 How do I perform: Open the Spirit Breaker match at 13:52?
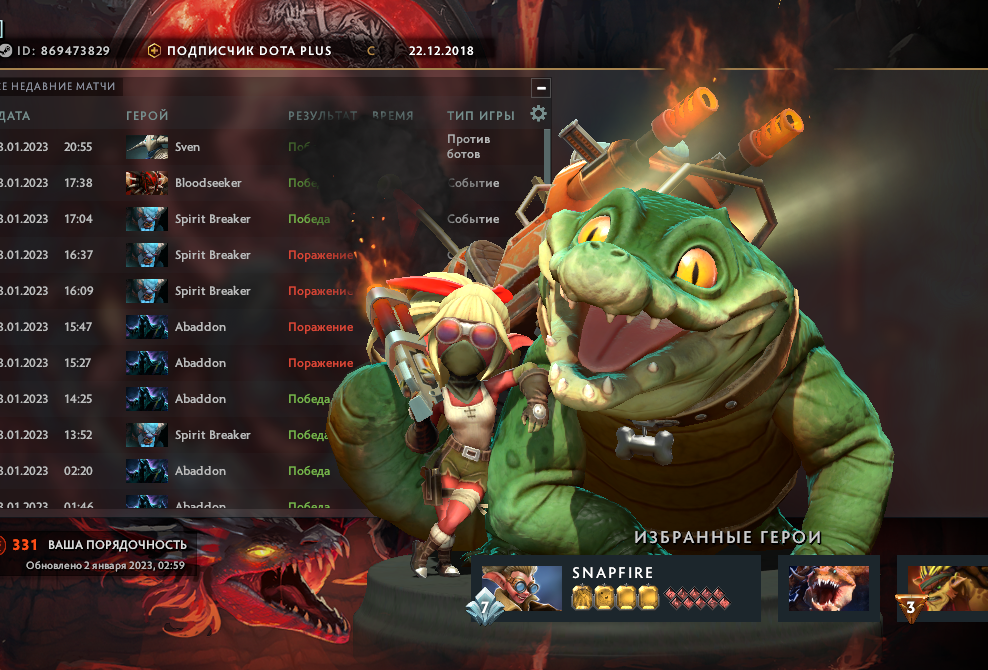pos(212,435)
